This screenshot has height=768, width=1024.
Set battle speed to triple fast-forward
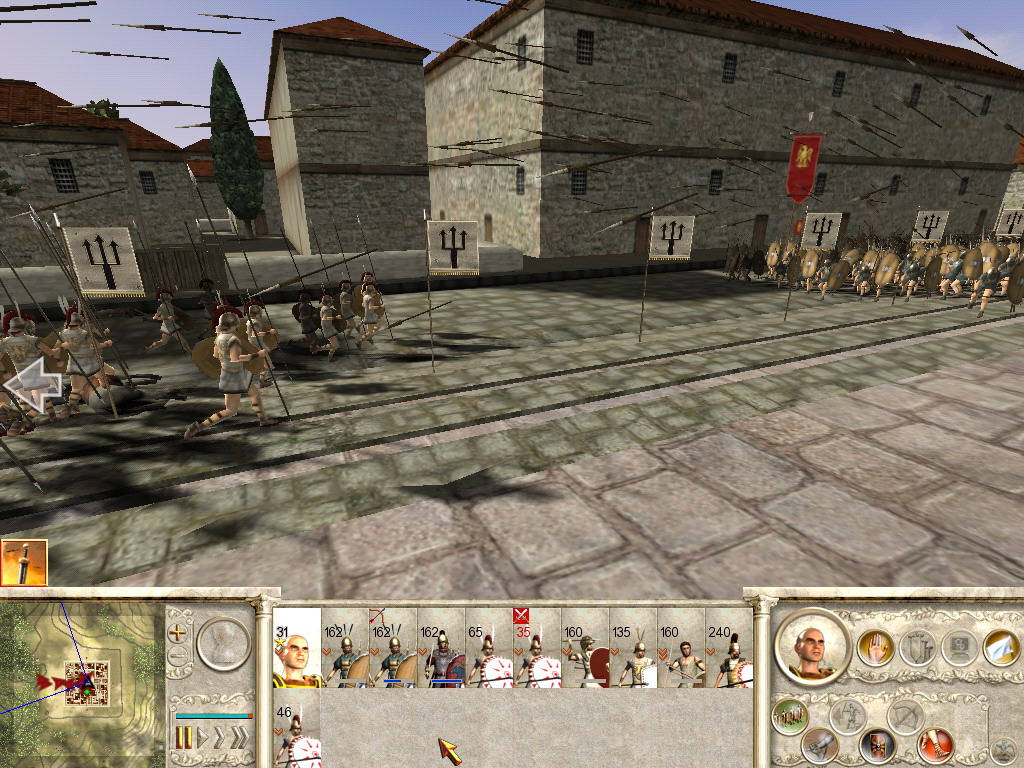239,738
